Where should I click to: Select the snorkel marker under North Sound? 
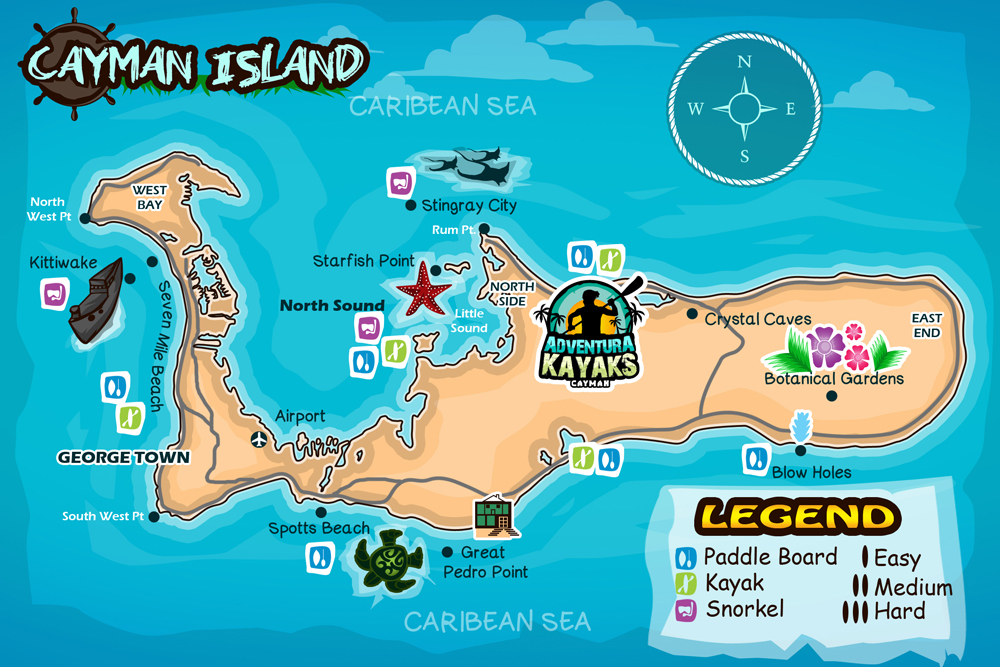pyautogui.click(x=370, y=327)
